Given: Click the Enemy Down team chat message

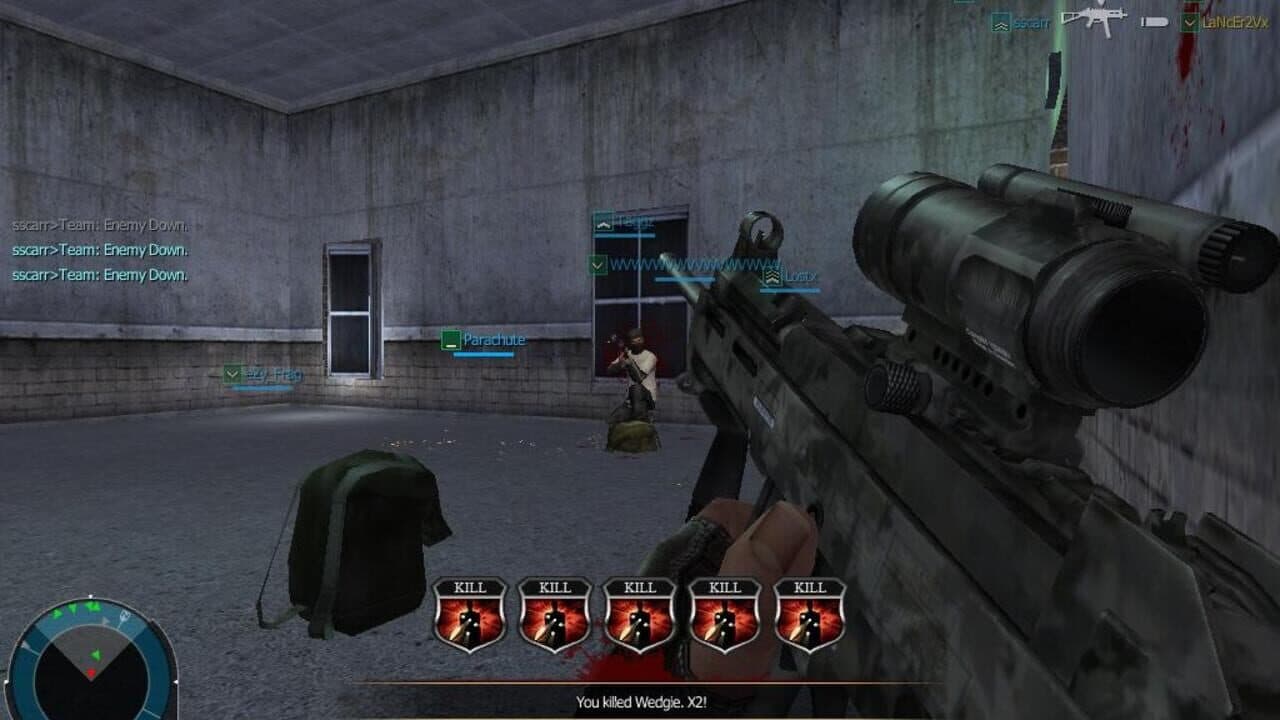Looking at the screenshot, I should click(x=98, y=249).
